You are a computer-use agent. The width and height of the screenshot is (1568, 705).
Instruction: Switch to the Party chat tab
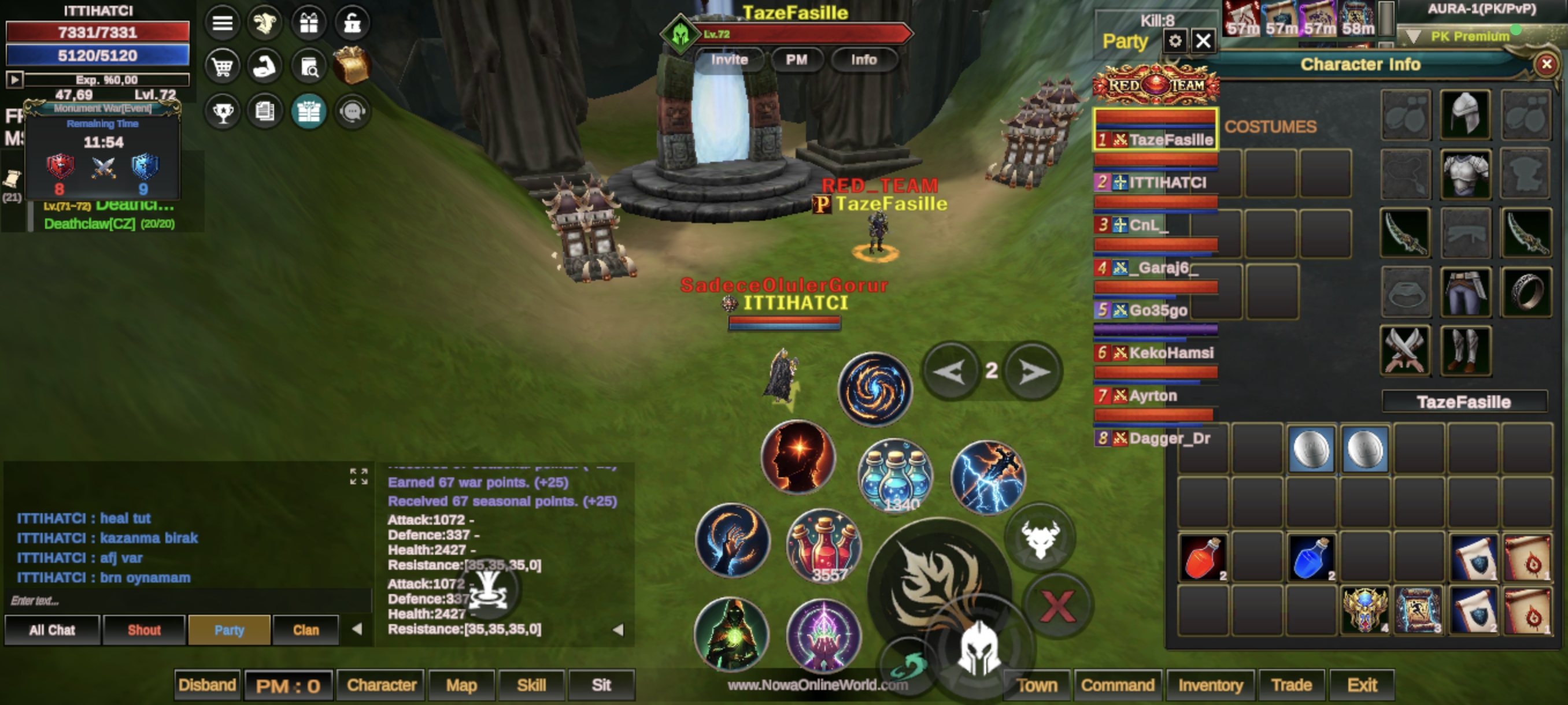(x=229, y=629)
